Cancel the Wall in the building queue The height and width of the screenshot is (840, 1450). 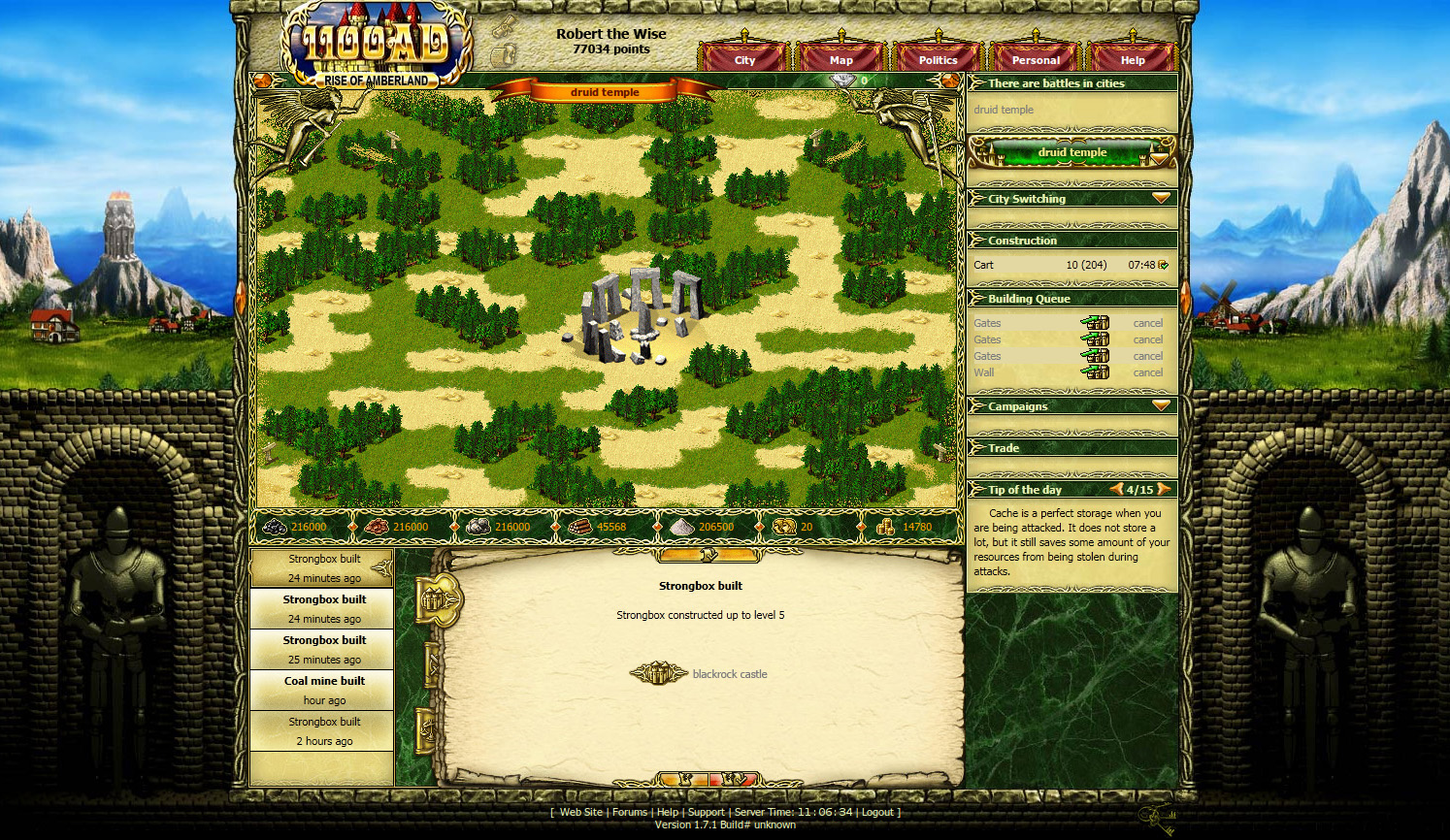point(1147,372)
